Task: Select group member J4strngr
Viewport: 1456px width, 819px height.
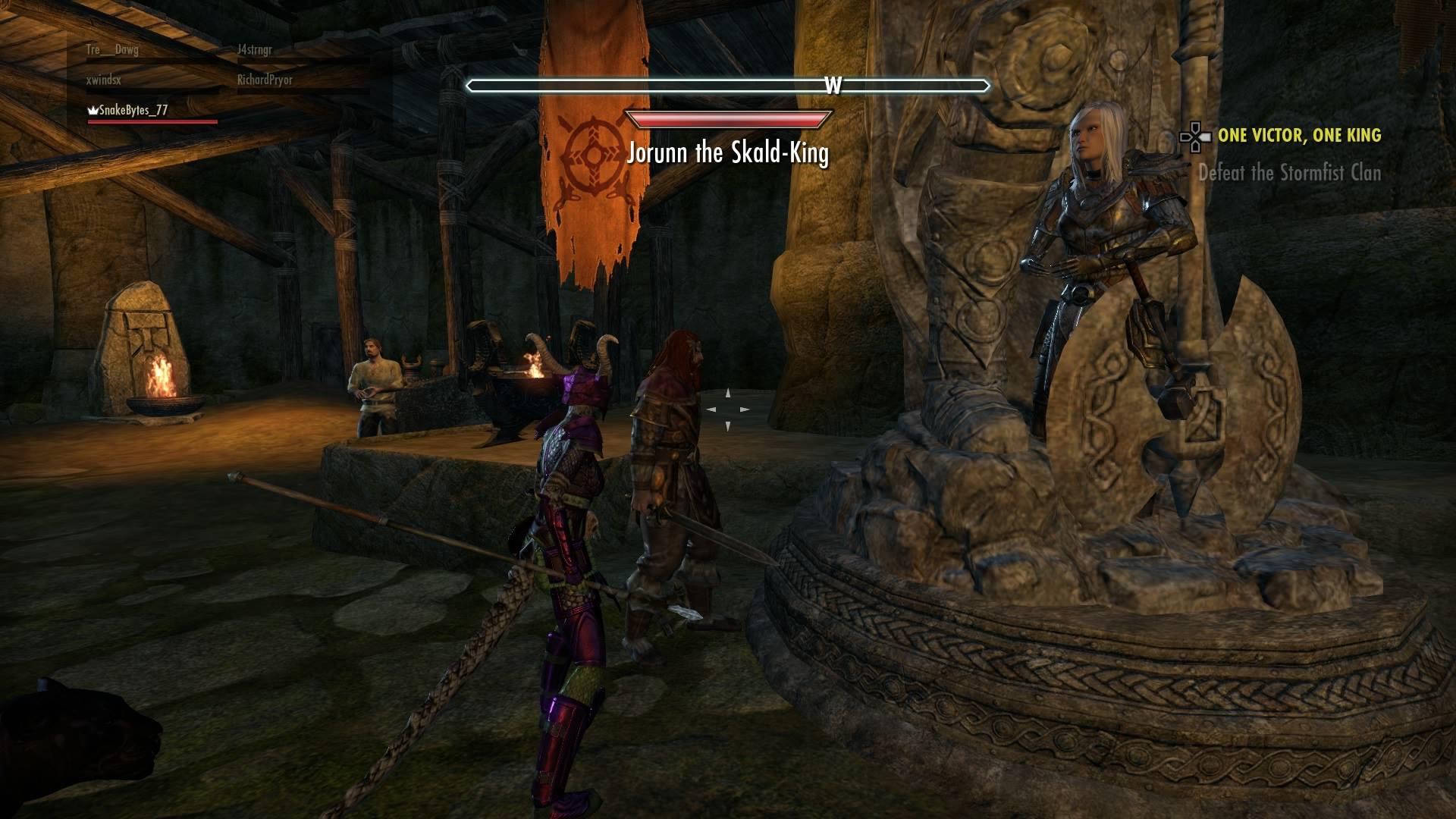Action: [254, 50]
